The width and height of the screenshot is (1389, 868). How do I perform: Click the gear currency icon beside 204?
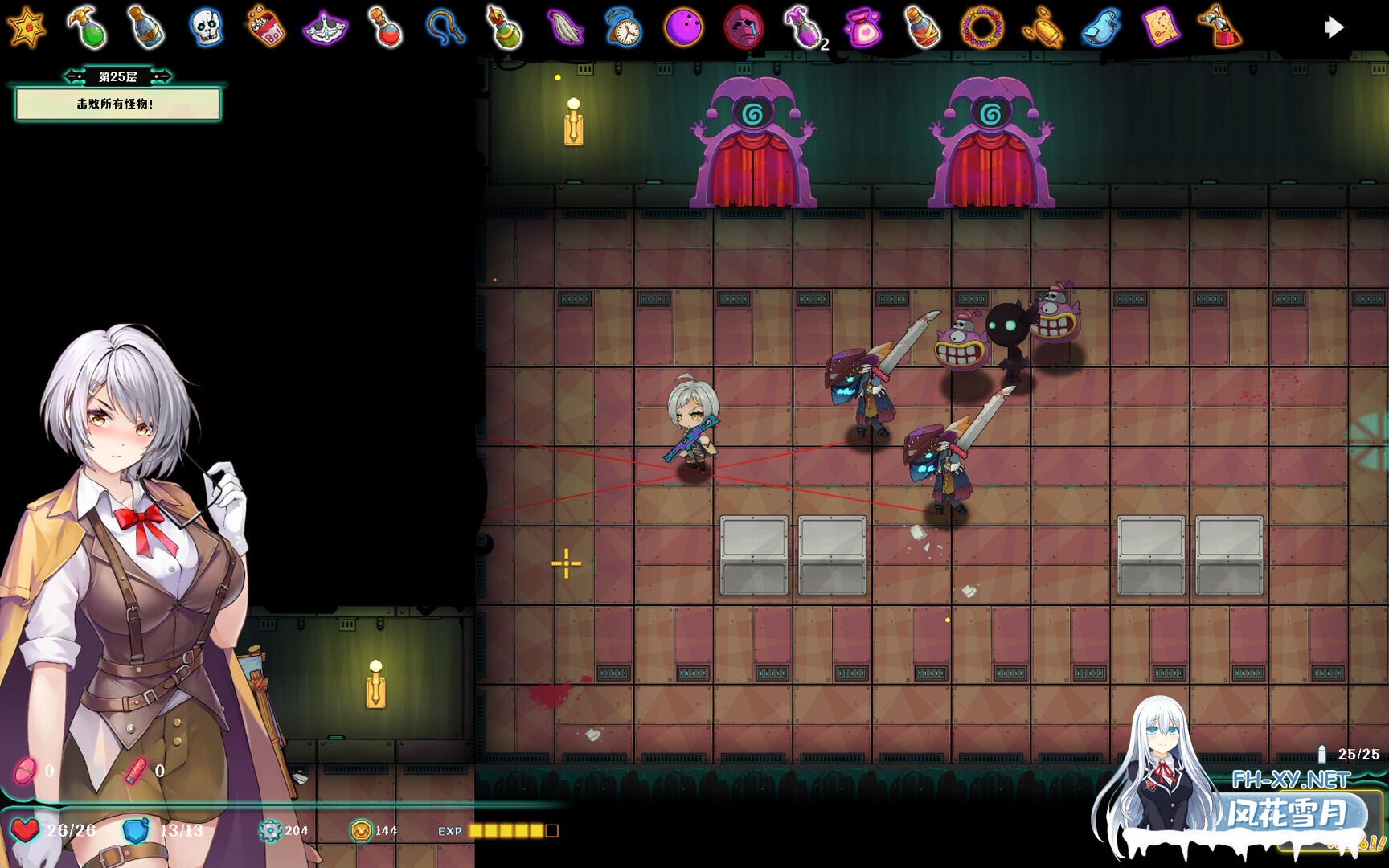271,830
